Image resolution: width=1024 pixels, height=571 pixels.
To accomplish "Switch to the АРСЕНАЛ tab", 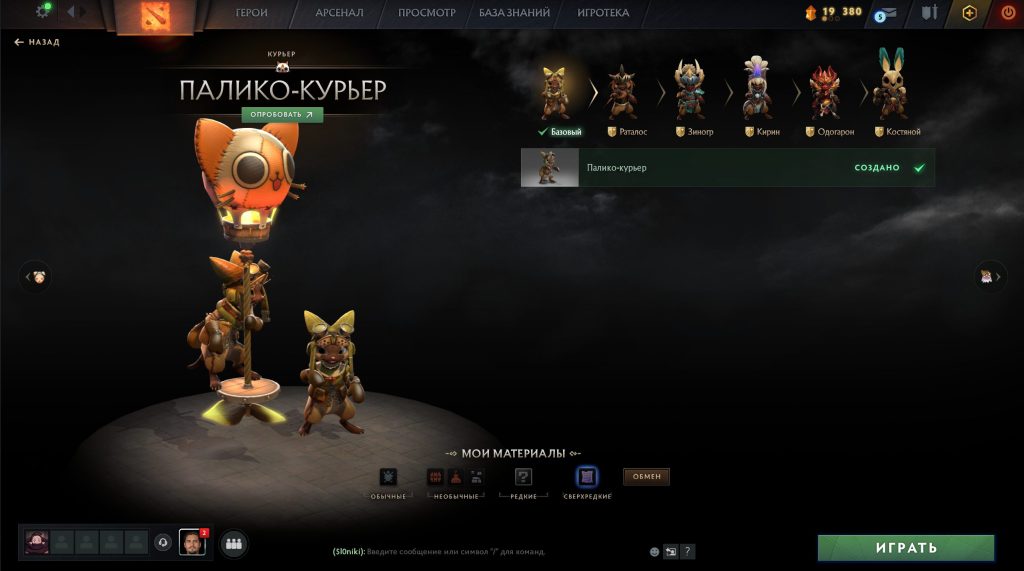I will (x=338, y=13).
